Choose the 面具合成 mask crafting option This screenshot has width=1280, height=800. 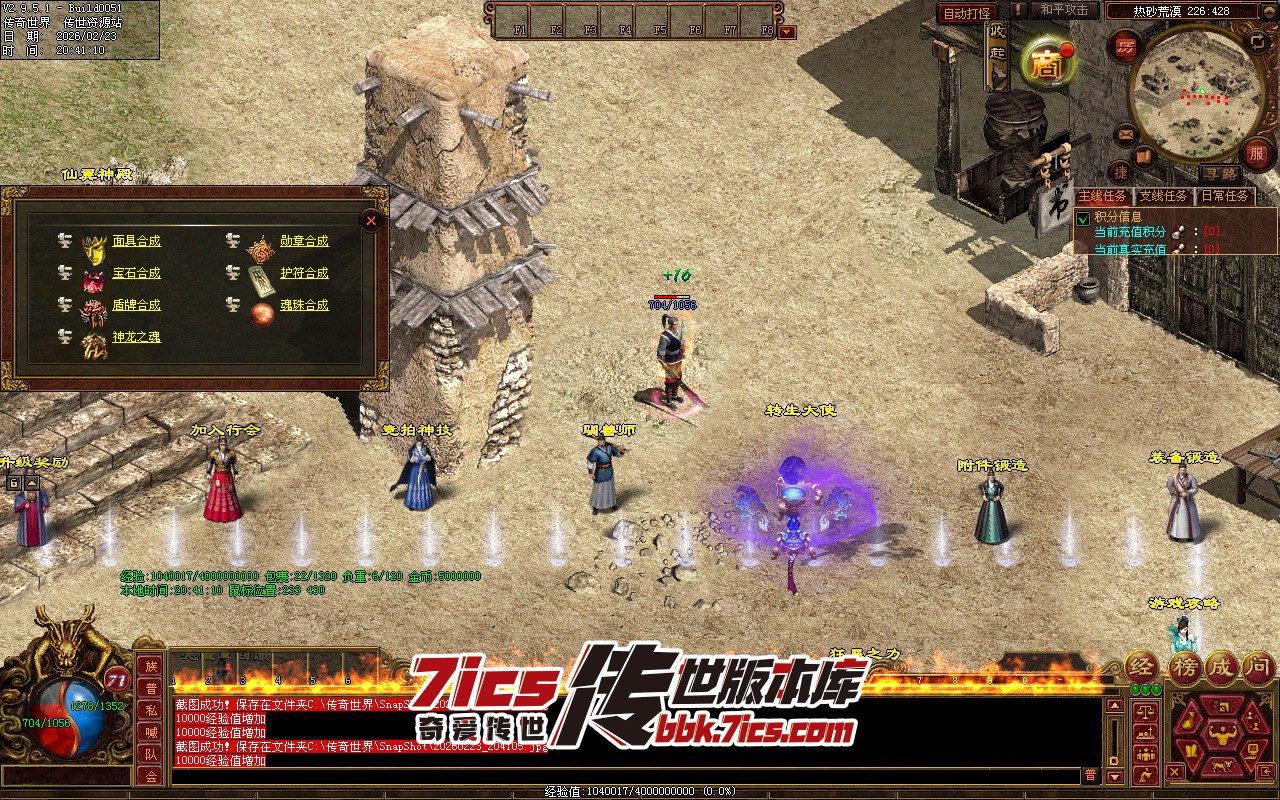coord(136,241)
